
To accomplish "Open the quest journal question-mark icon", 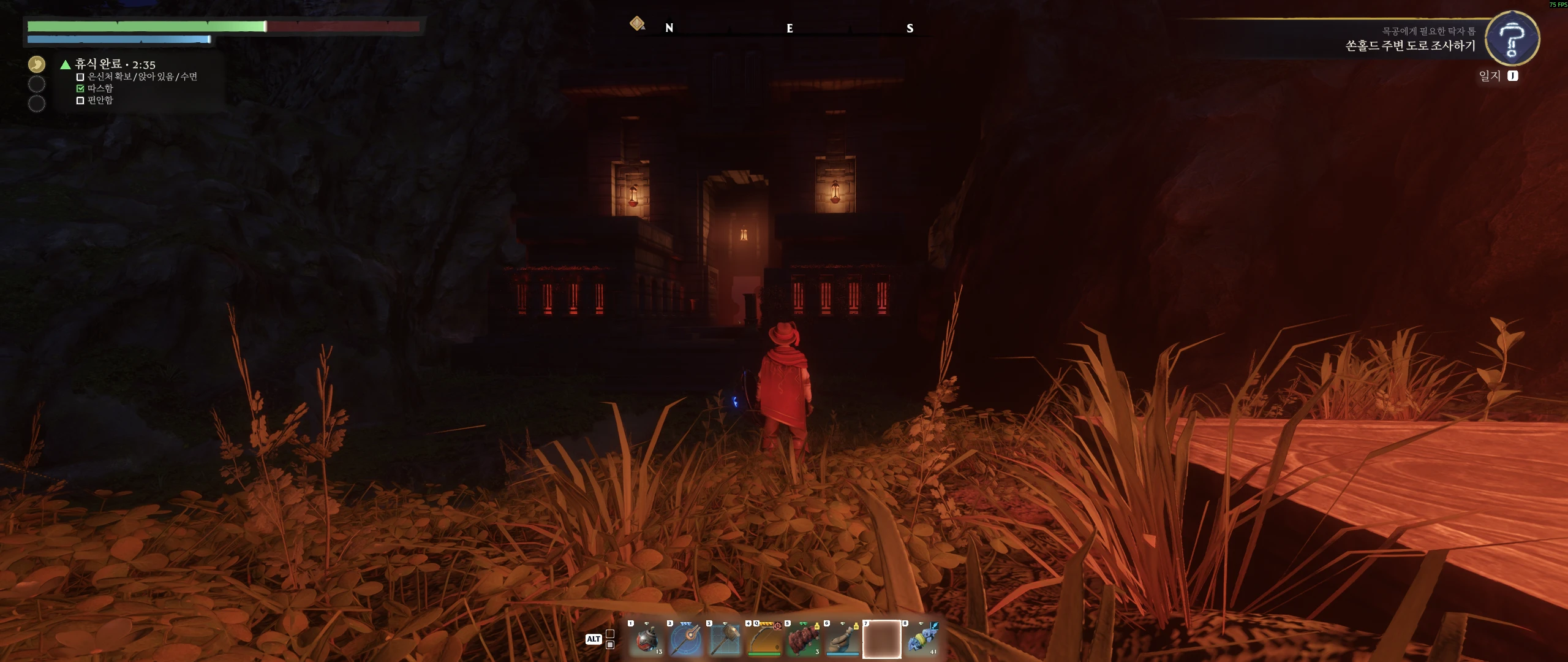I will coord(1512,39).
